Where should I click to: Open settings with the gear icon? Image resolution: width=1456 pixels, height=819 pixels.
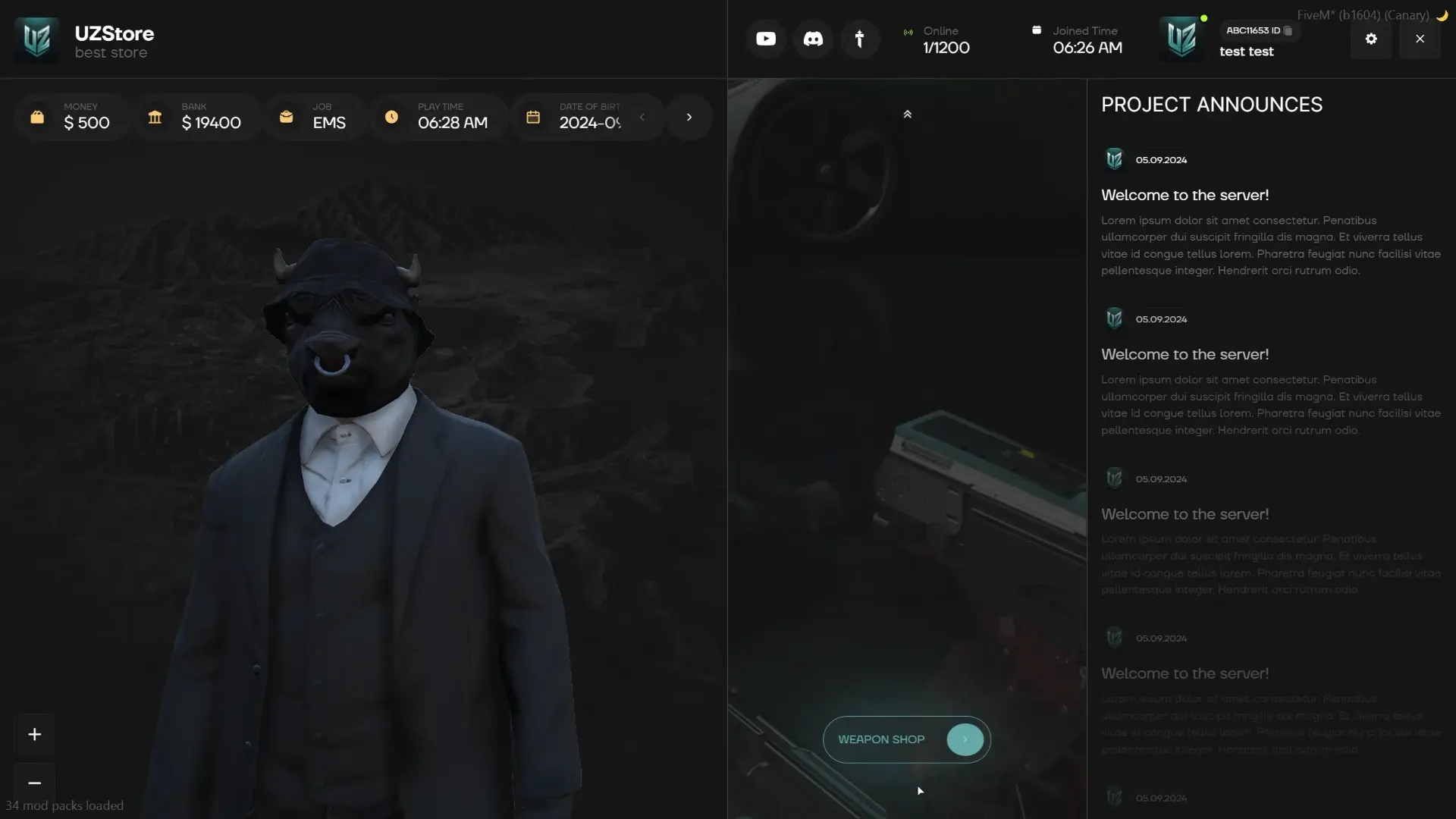(x=1371, y=39)
